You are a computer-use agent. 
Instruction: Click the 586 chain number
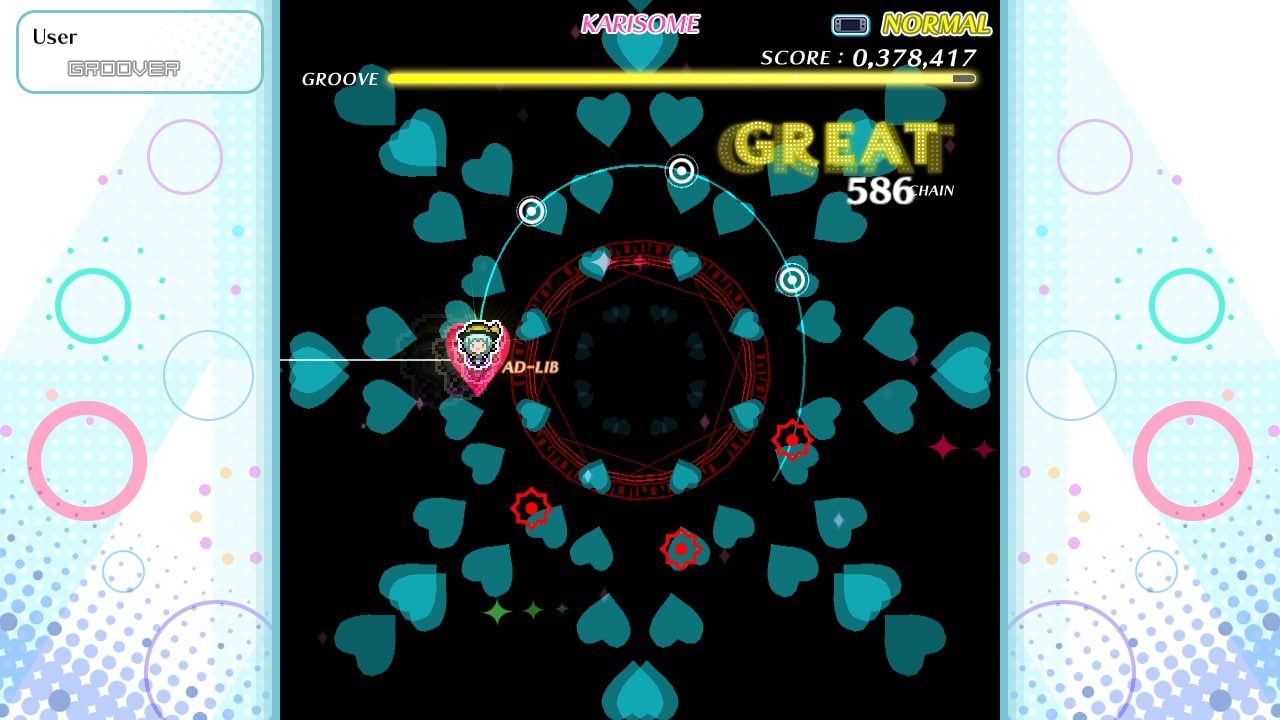880,188
